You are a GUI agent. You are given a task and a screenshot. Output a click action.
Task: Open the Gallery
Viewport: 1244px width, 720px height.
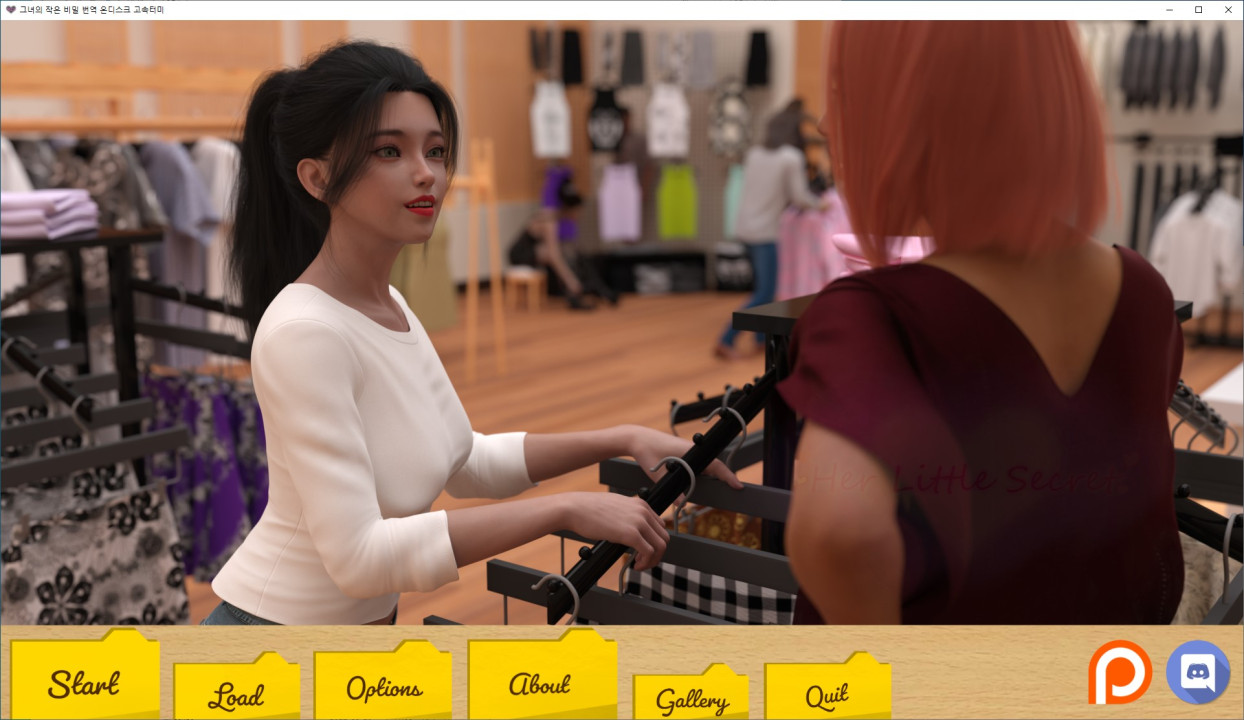(x=691, y=699)
